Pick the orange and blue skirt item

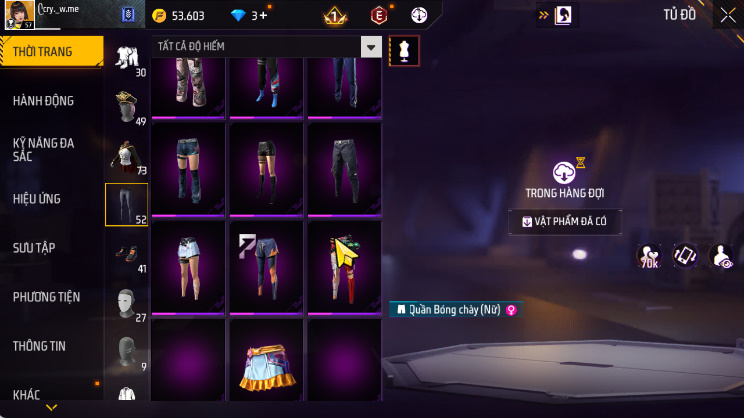point(265,365)
